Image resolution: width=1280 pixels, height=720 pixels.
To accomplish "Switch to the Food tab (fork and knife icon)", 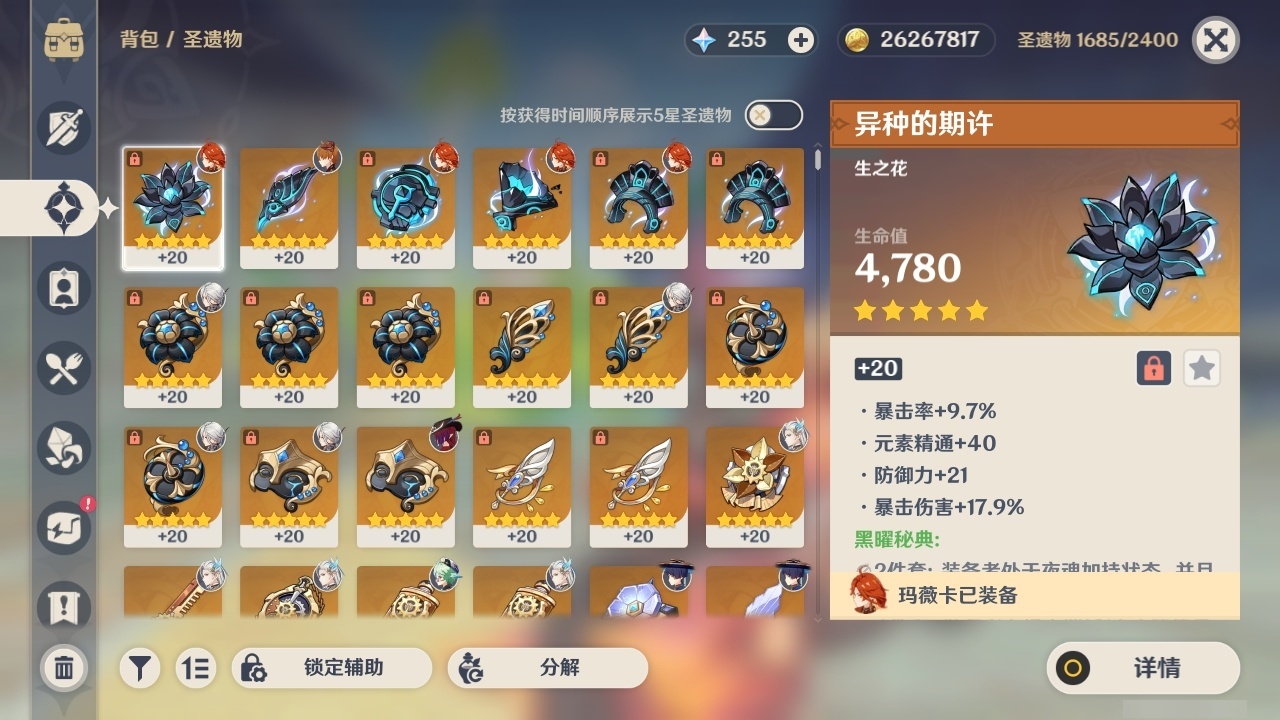I will 64,368.
